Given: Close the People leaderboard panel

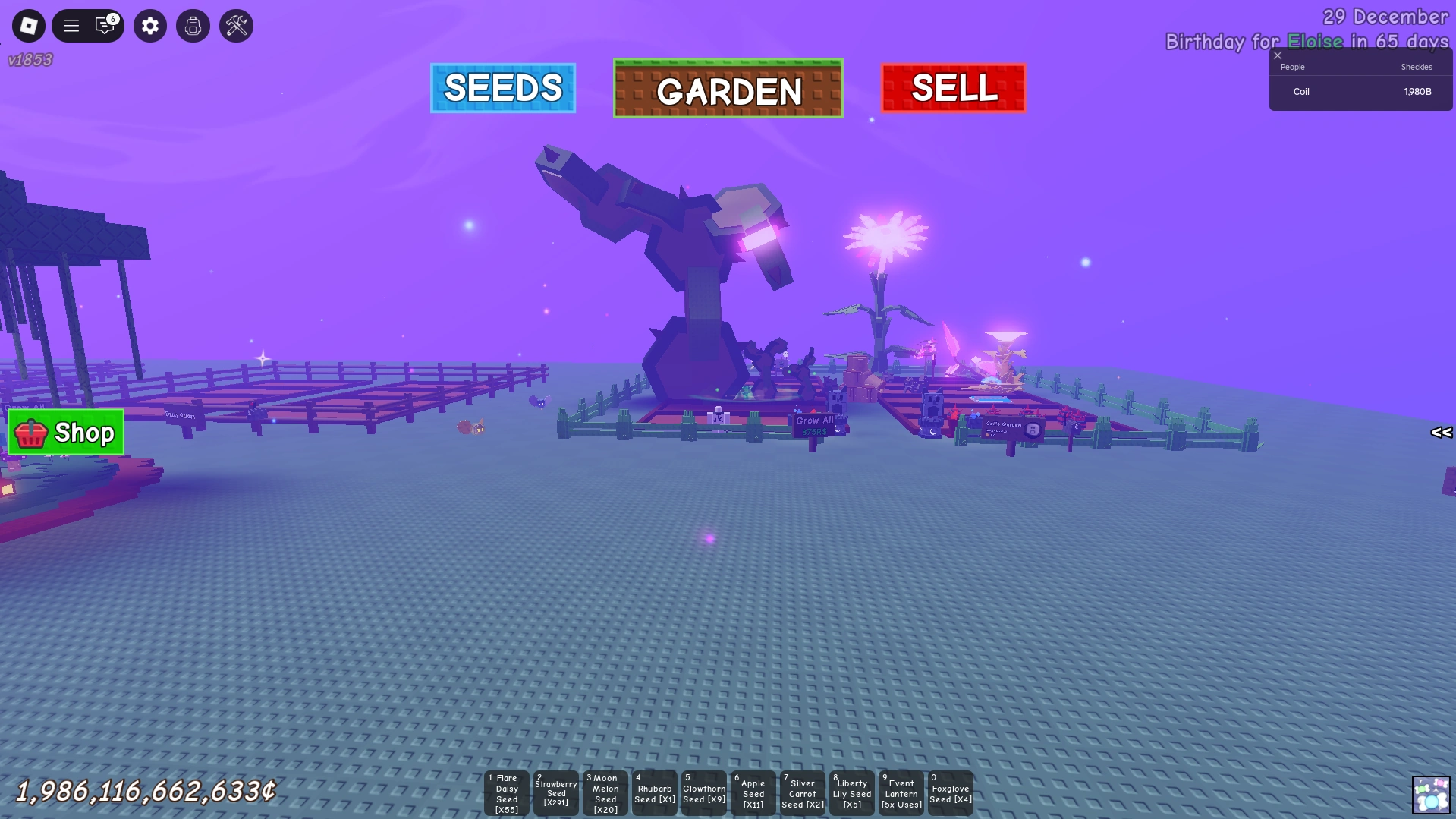Looking at the screenshot, I should pyautogui.click(x=1278, y=55).
